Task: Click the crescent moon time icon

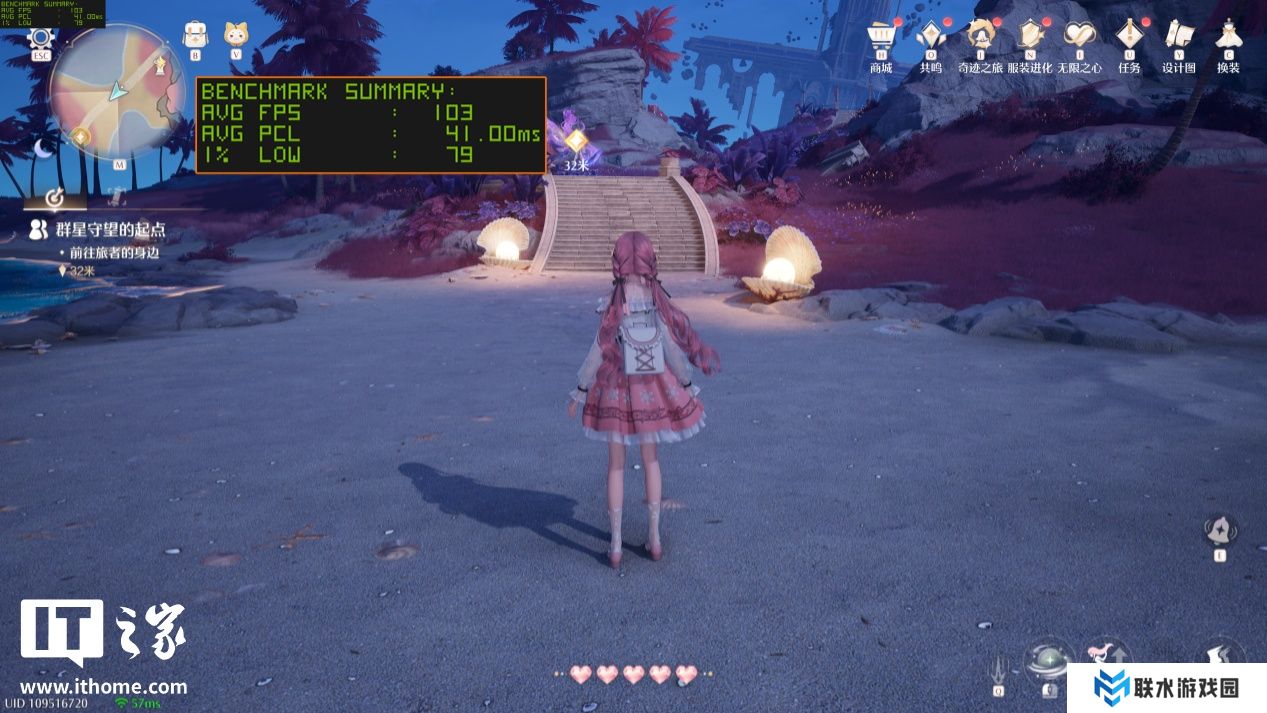Action: point(43,148)
